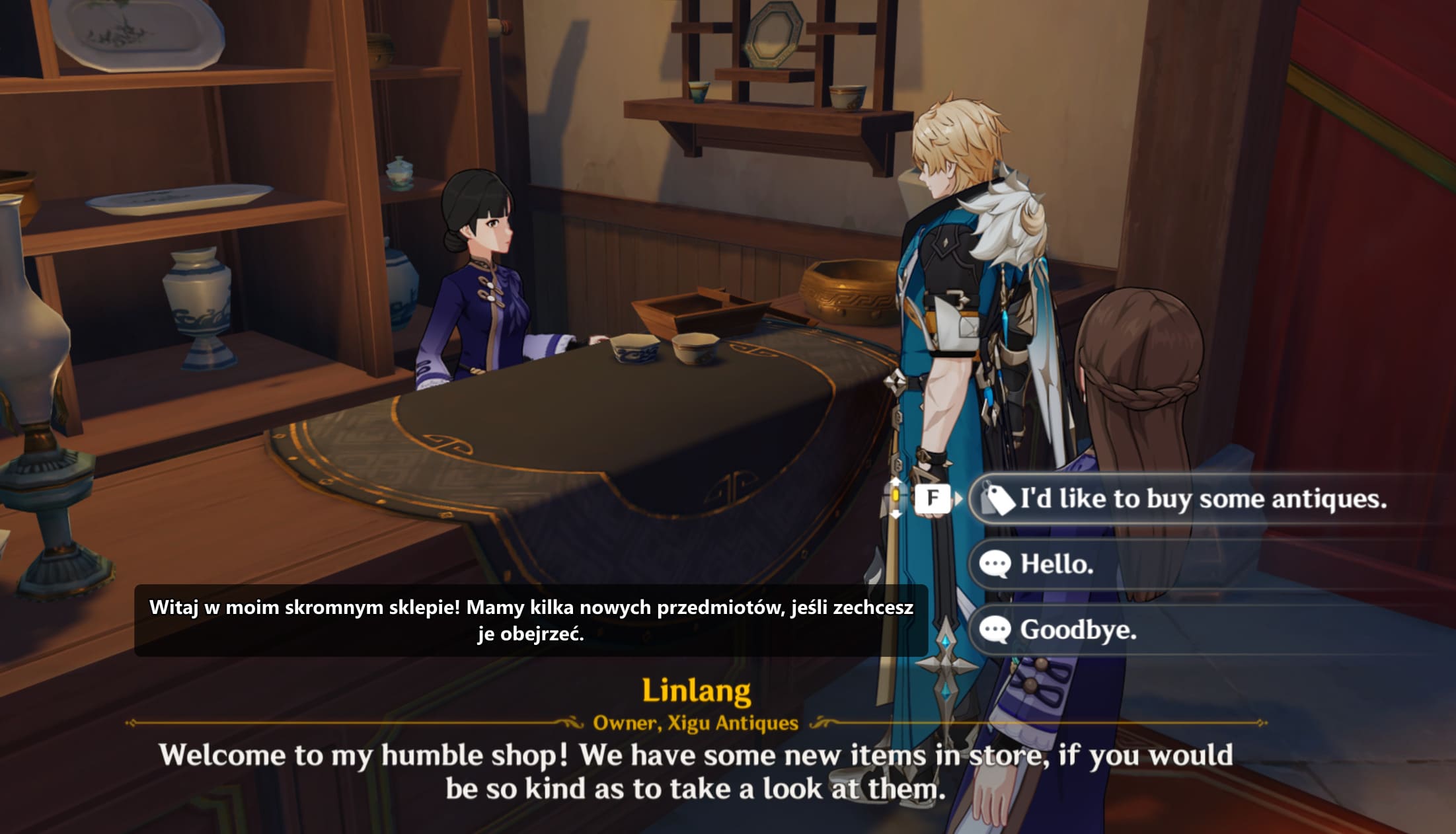Click the price tag icon beside the antiques option

998,500
